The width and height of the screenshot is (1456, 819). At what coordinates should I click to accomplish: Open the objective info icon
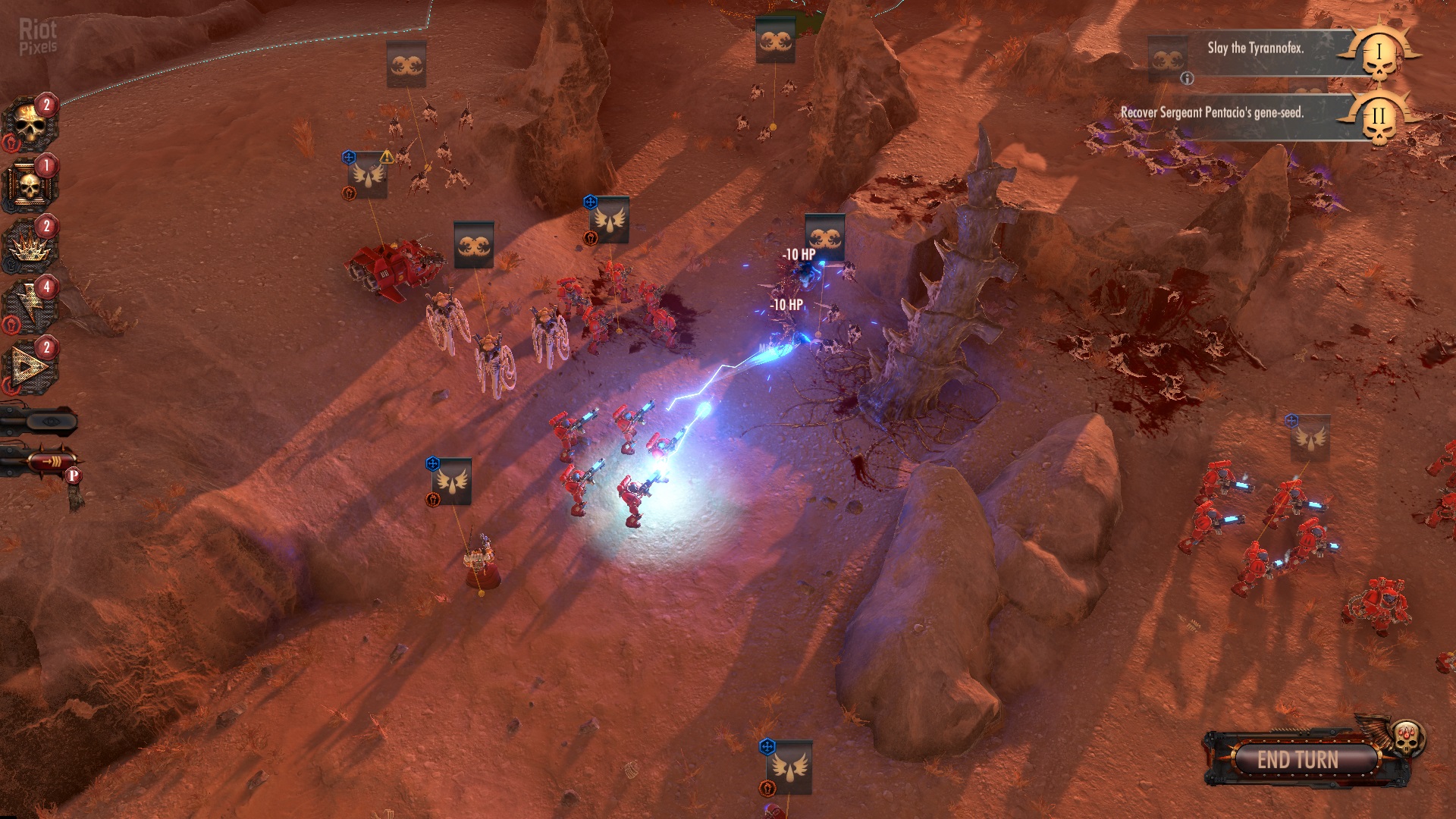pos(1188,78)
